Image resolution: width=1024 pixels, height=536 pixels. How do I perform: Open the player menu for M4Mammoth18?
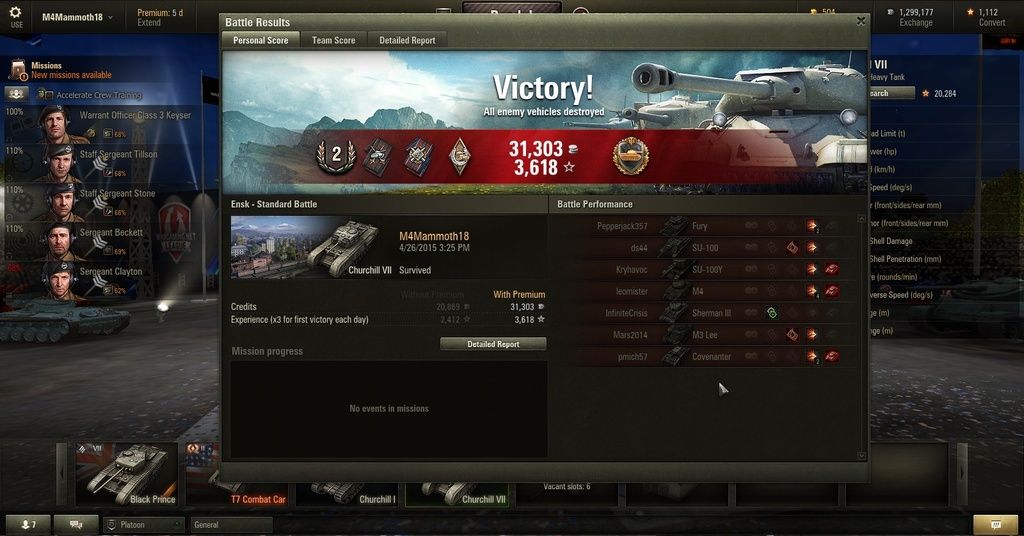pyautogui.click(x=77, y=17)
